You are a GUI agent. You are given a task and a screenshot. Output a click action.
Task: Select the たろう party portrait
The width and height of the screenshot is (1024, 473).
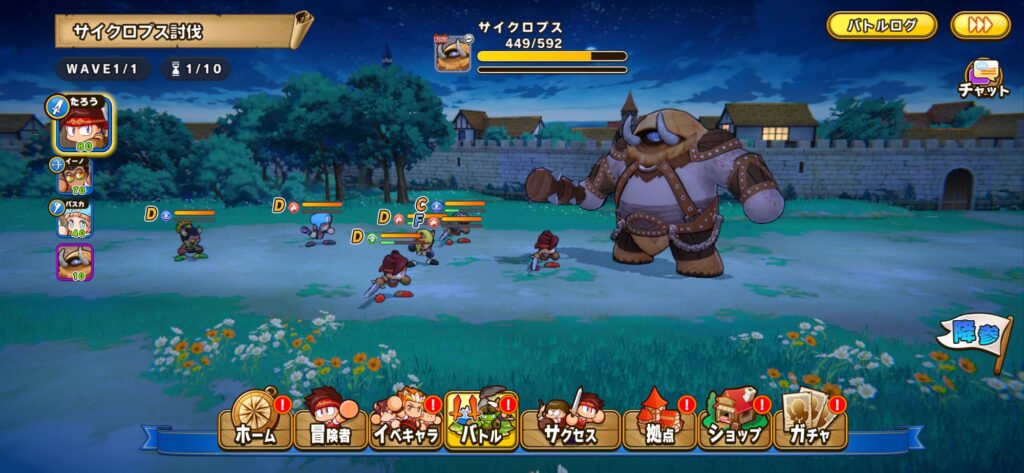pyautogui.click(x=84, y=124)
